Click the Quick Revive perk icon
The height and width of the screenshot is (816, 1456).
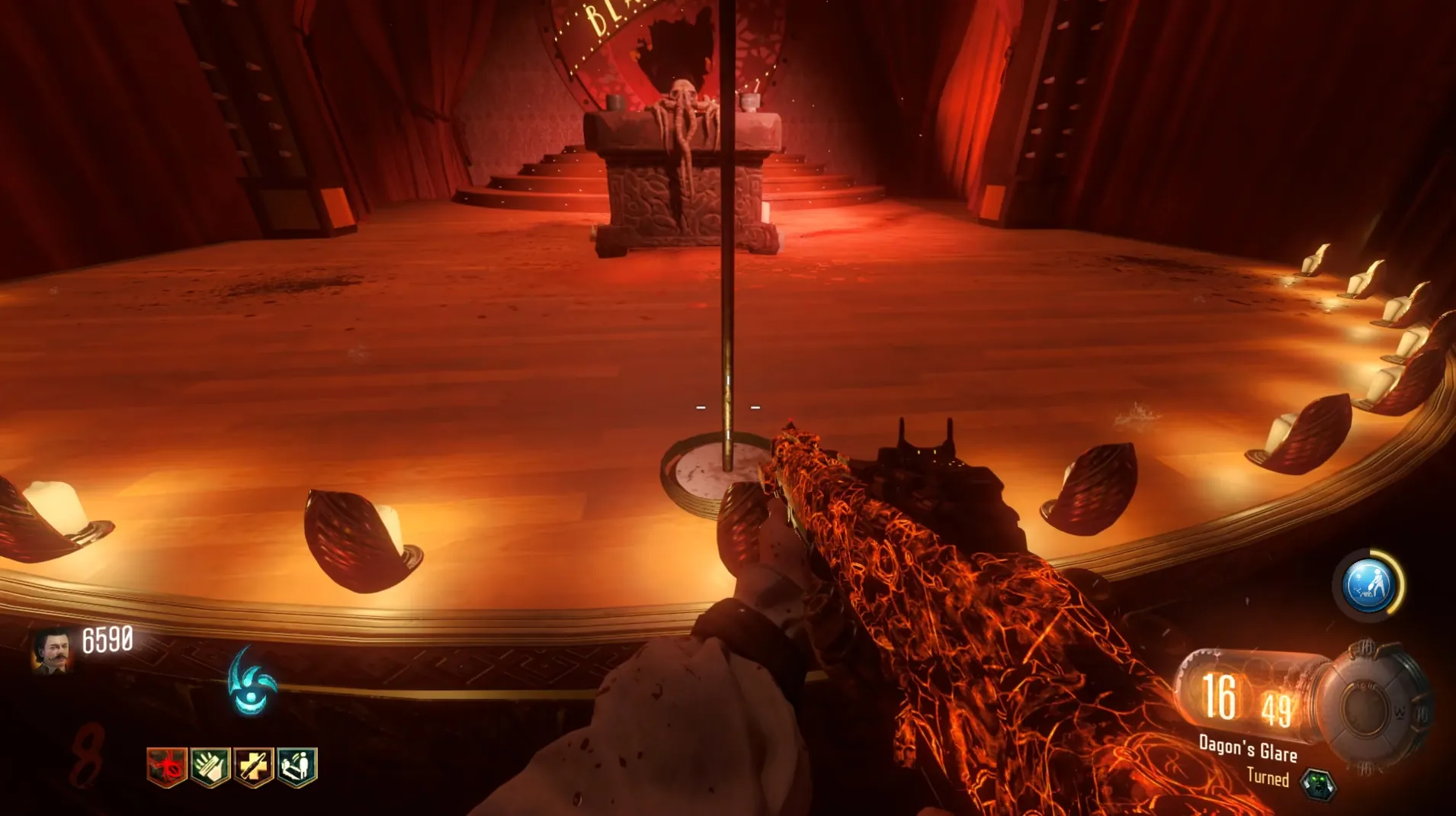297,766
